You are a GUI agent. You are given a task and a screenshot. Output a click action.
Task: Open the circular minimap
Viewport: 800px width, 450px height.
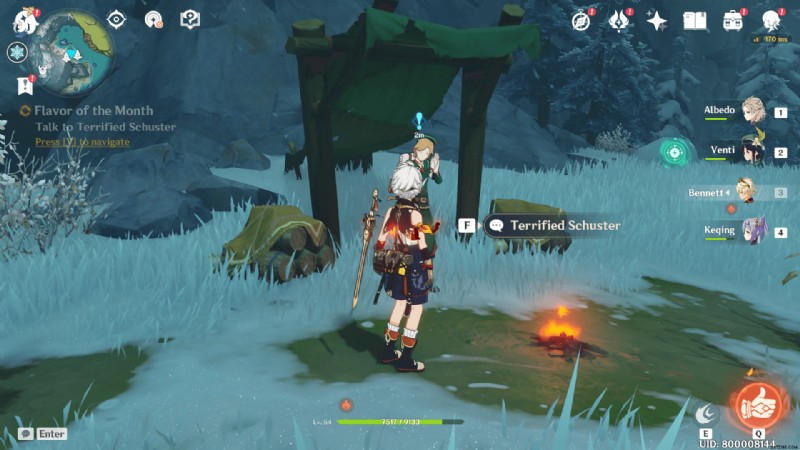pos(69,48)
